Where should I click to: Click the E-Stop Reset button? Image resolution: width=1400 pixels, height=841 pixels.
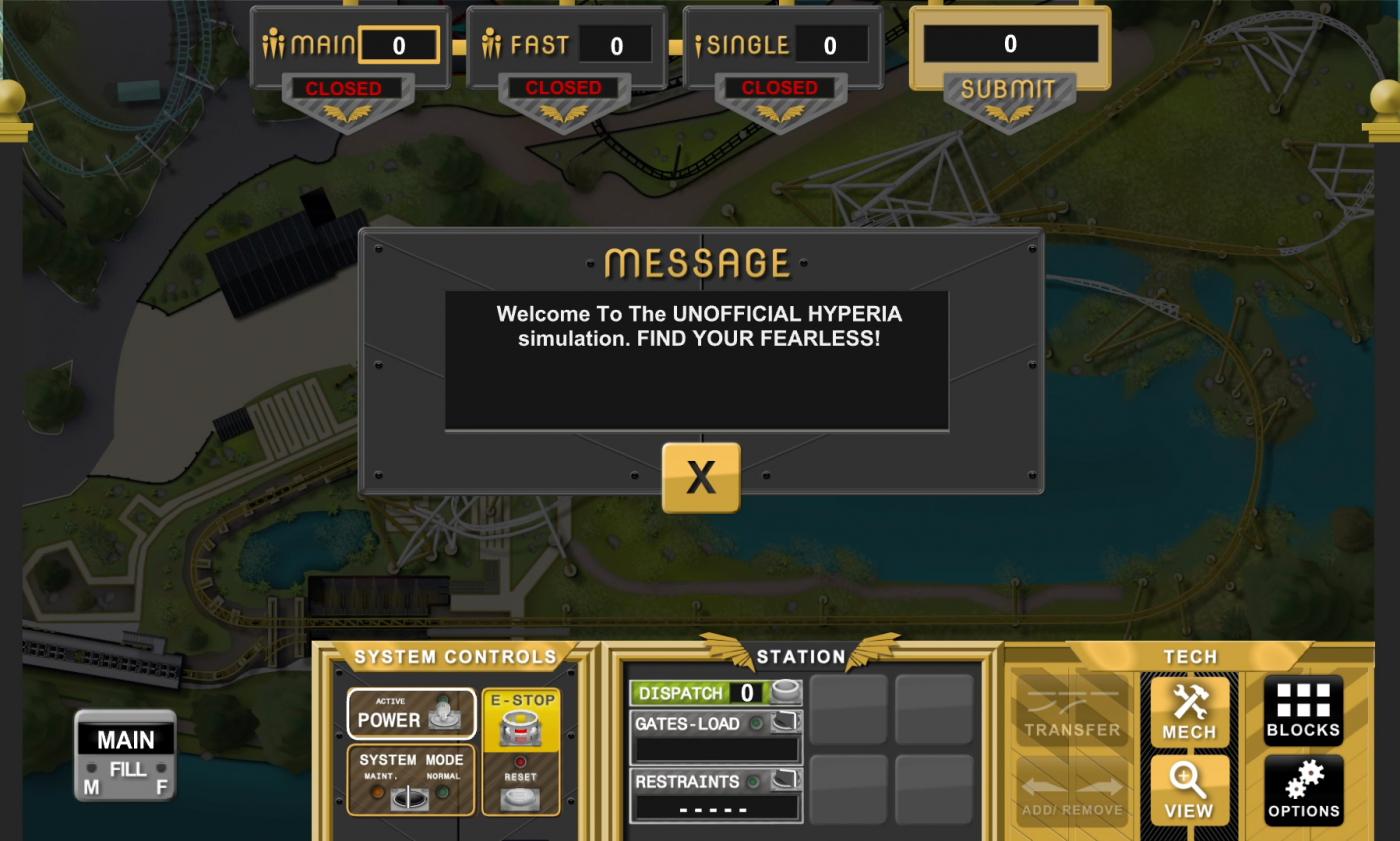click(520, 797)
